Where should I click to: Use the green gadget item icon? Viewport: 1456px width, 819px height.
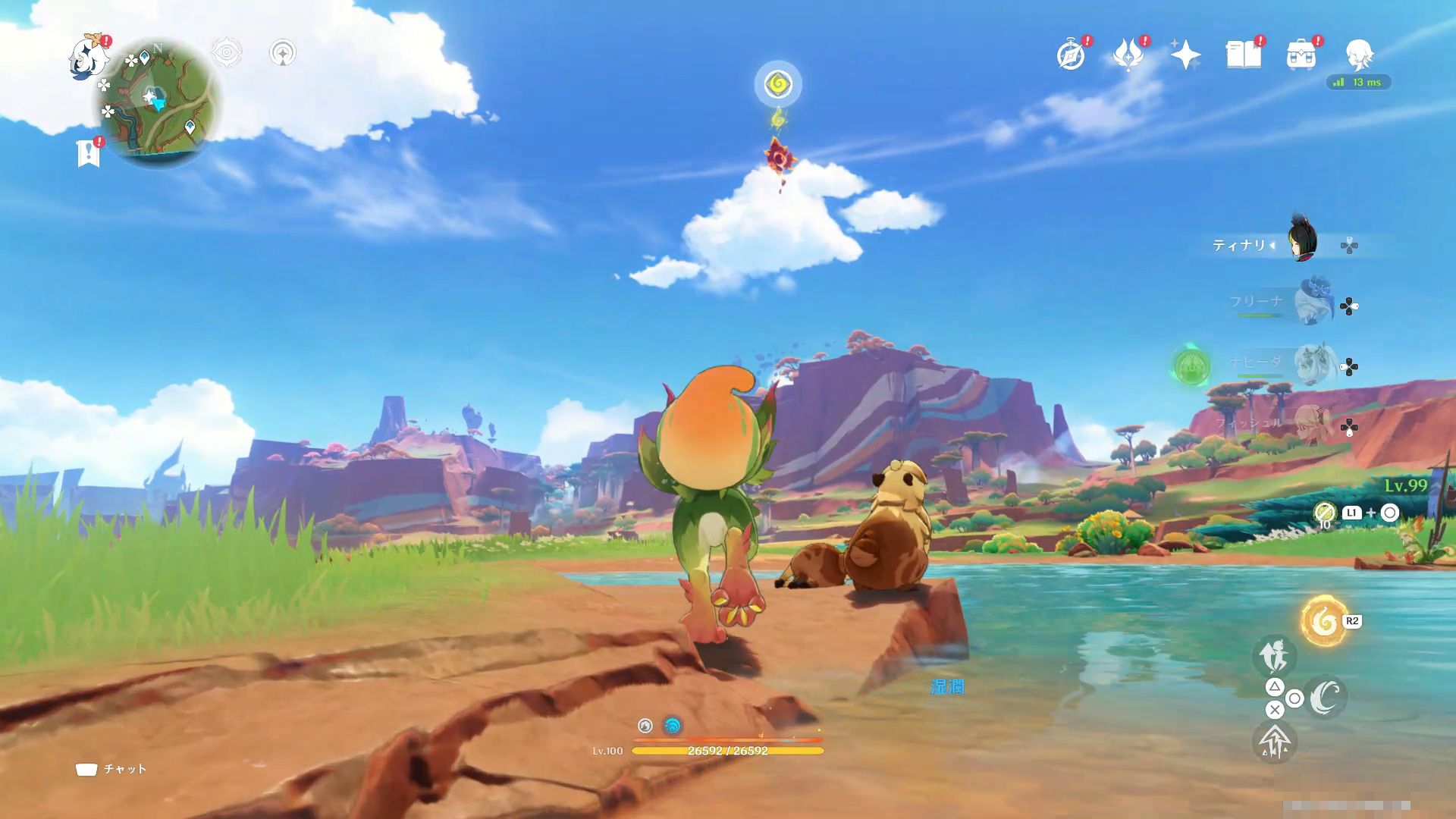1324,513
